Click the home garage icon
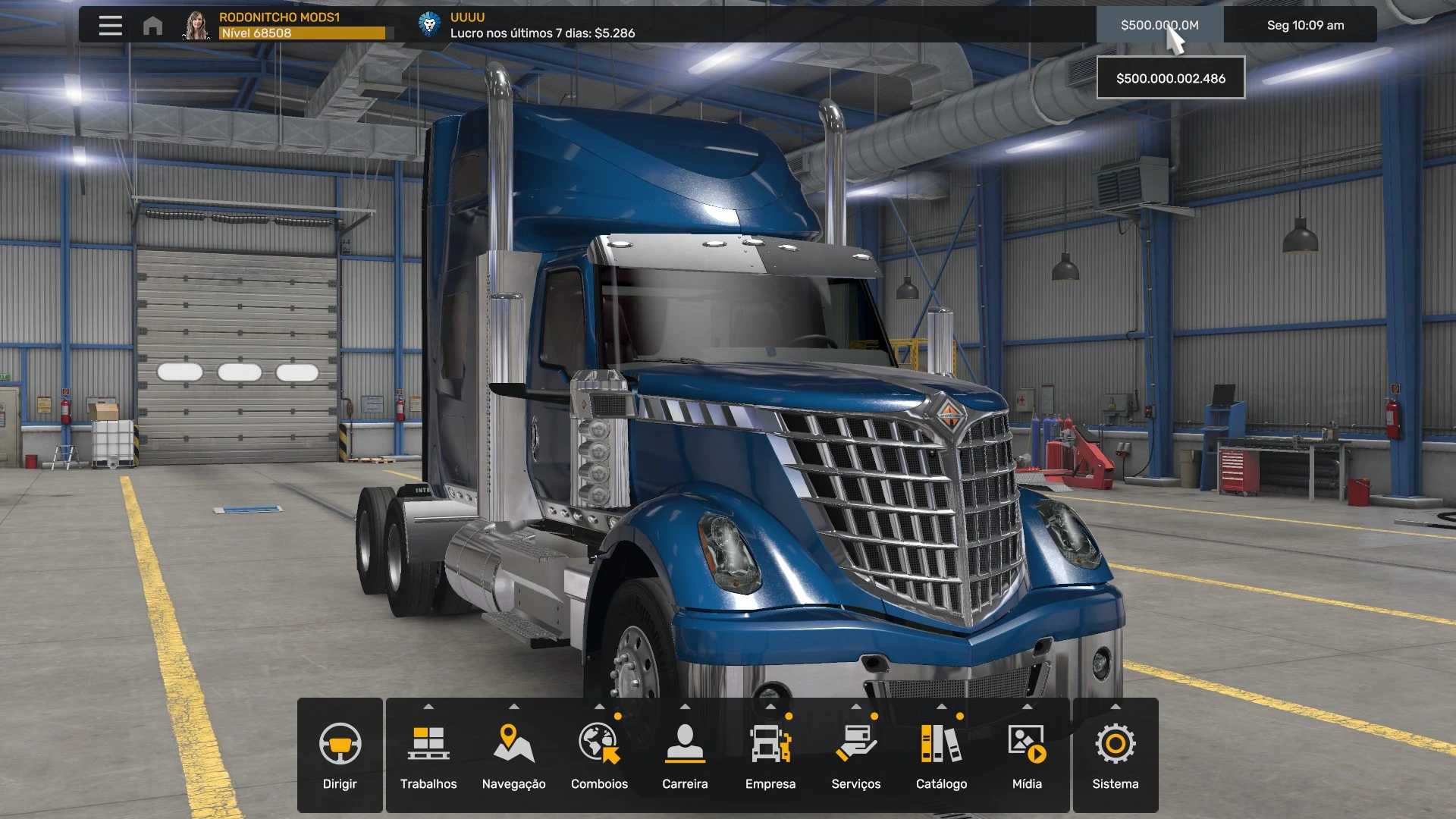1456x819 pixels. [x=152, y=26]
